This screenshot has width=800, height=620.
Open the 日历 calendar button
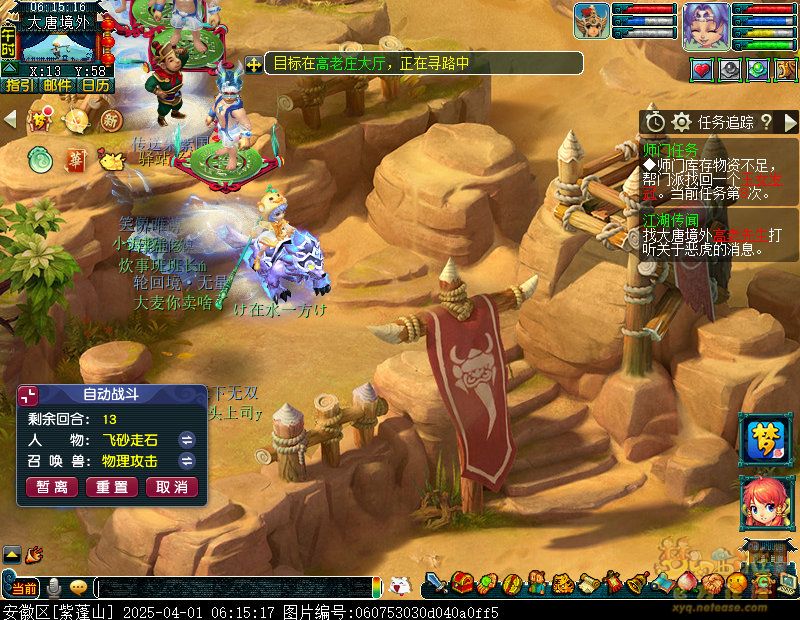coord(96,86)
